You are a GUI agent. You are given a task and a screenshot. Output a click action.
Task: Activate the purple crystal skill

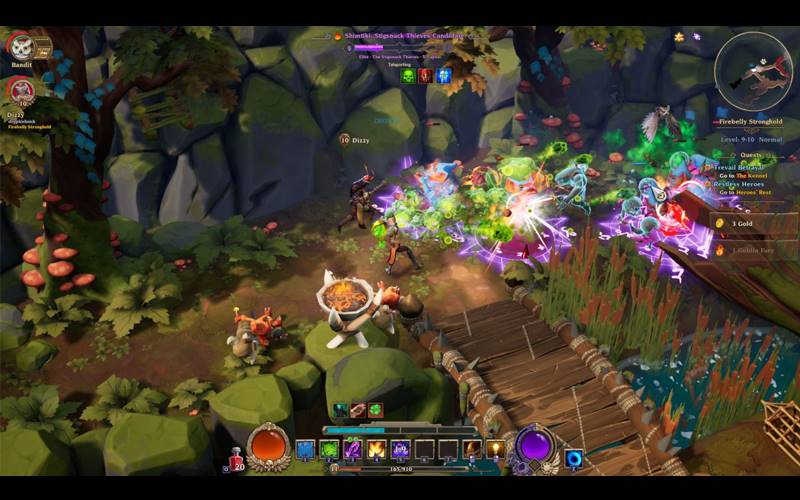point(353,449)
